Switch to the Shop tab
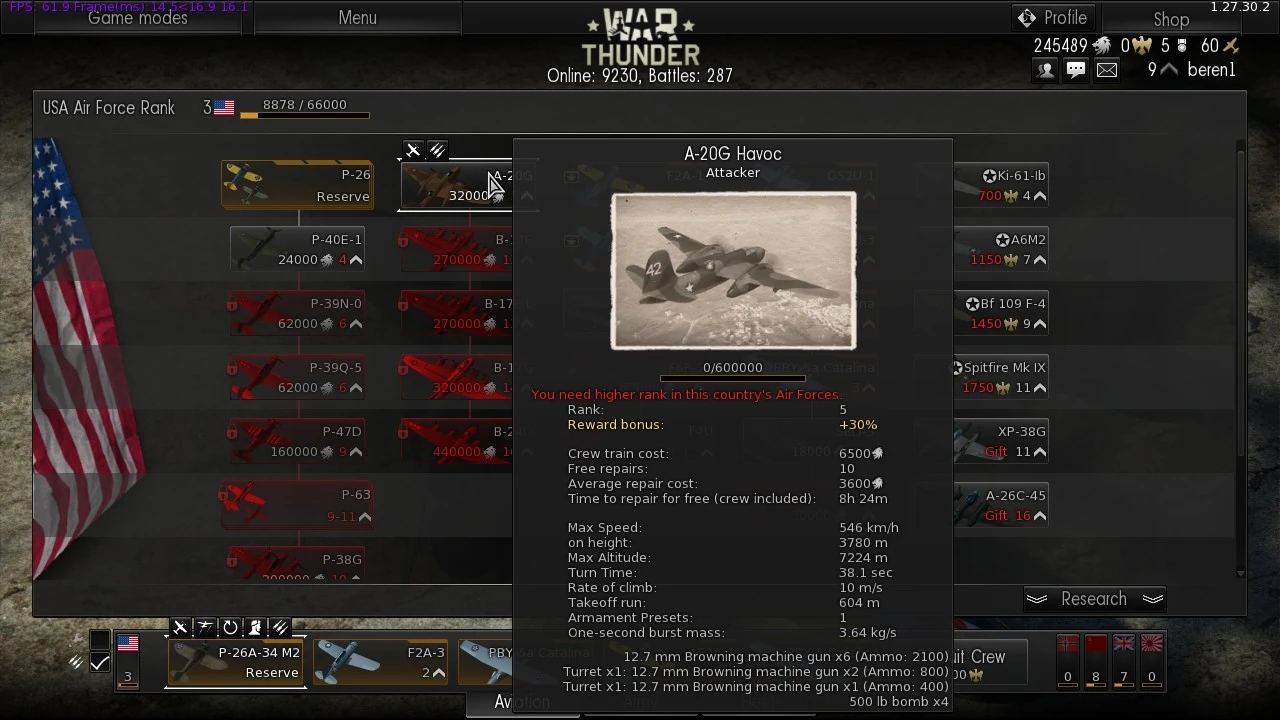This screenshot has width=1280, height=720. [x=1171, y=19]
